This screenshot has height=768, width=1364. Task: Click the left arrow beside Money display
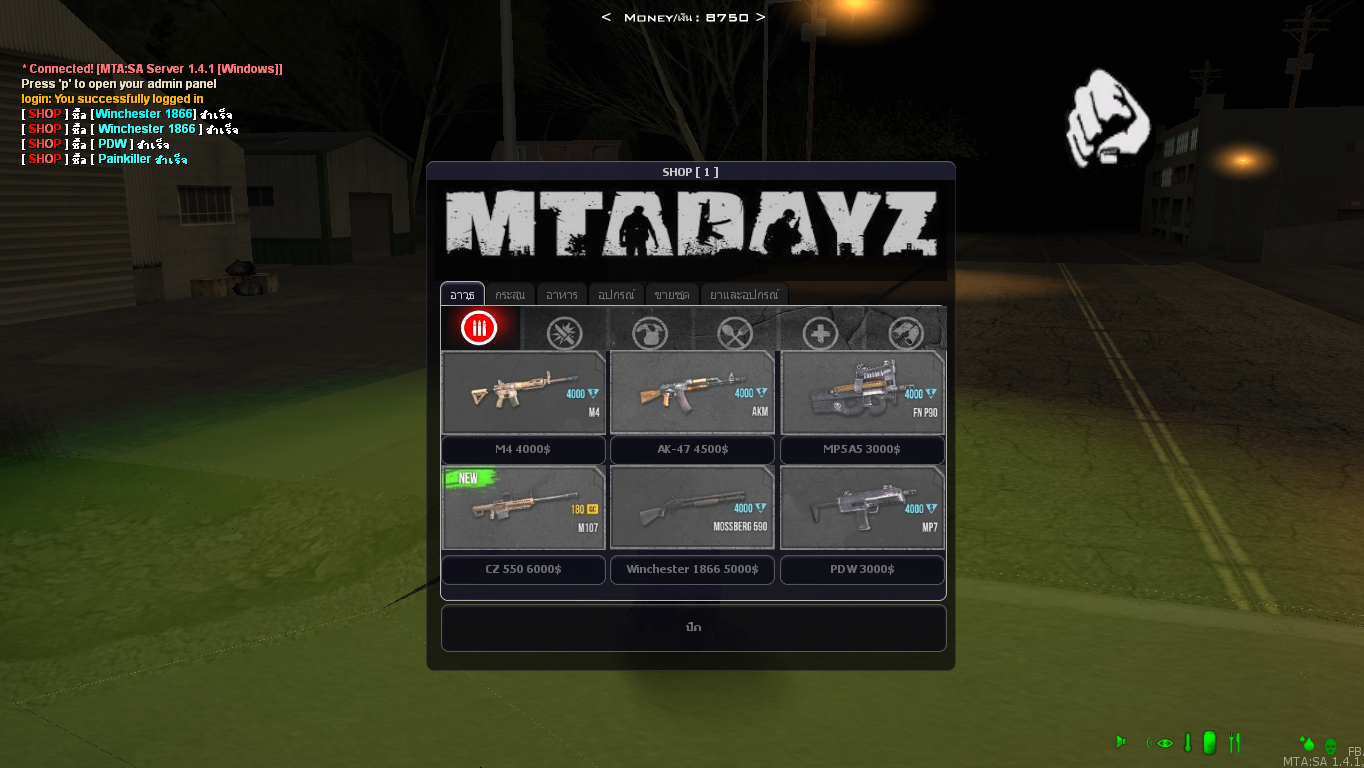(606, 17)
